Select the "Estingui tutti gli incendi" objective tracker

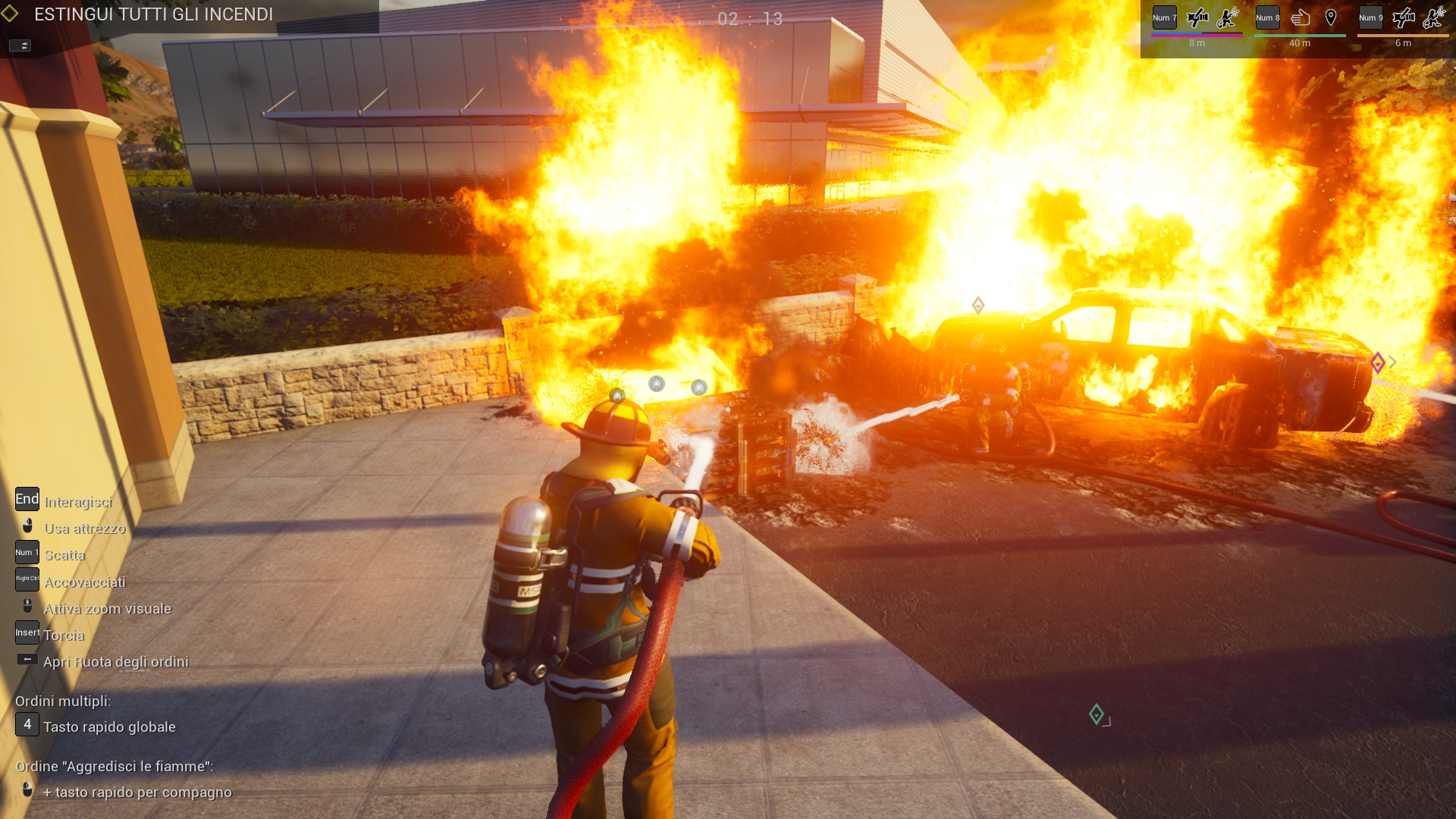(x=153, y=14)
